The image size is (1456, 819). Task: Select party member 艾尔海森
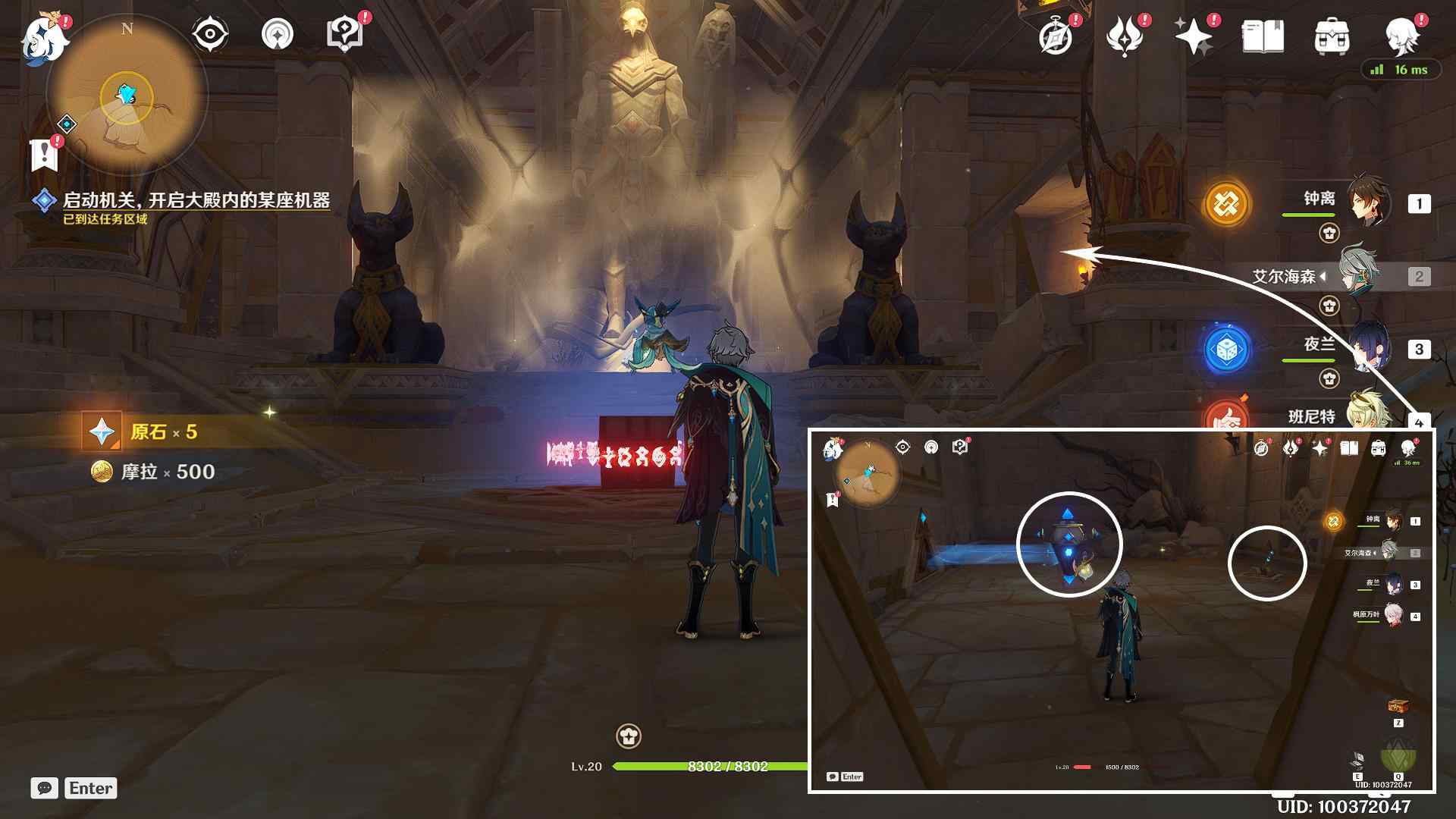tap(1361, 276)
